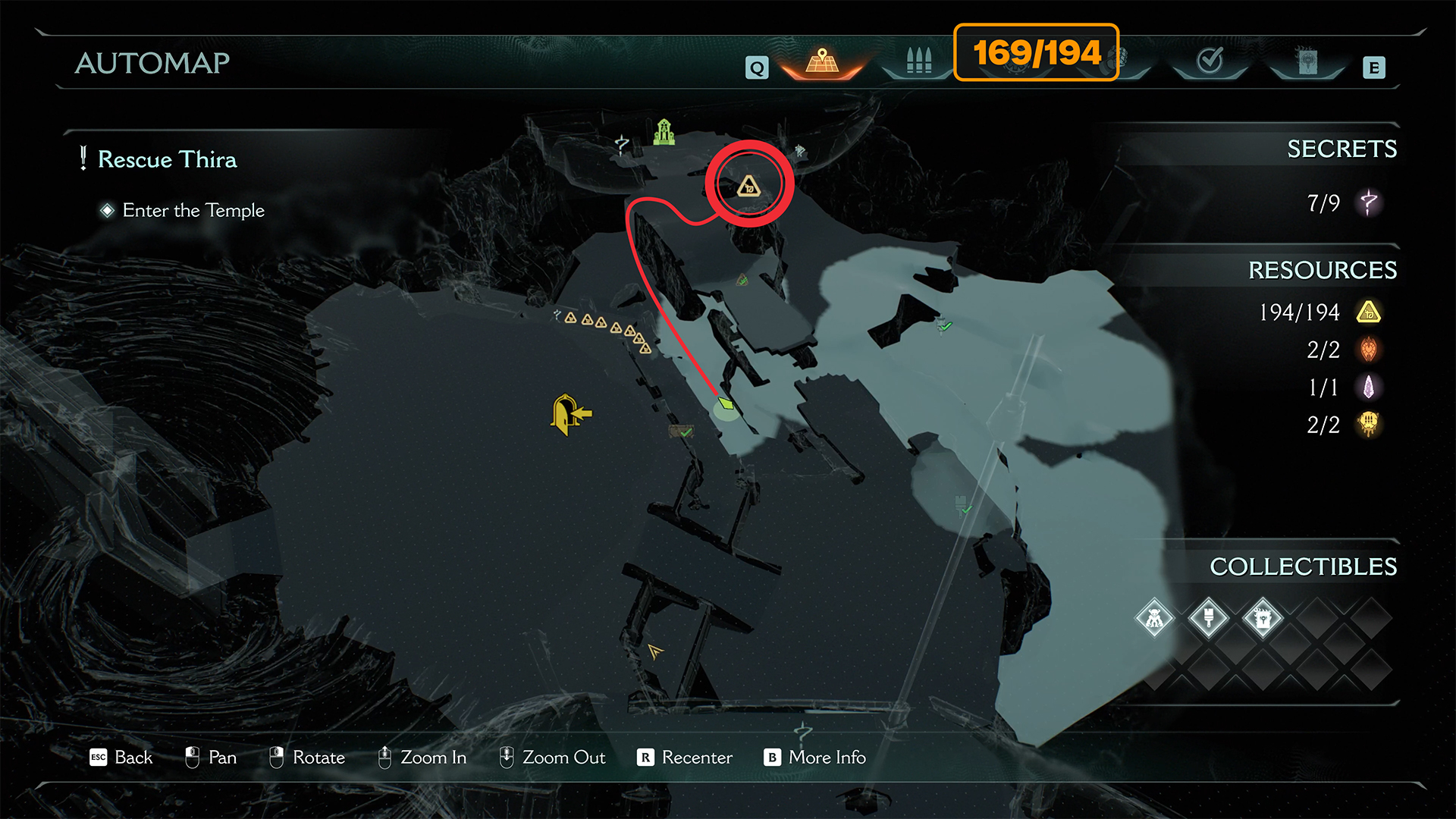This screenshot has width=1456, height=819.
Task: Select the secret question mark near the temple
Action: (622, 144)
